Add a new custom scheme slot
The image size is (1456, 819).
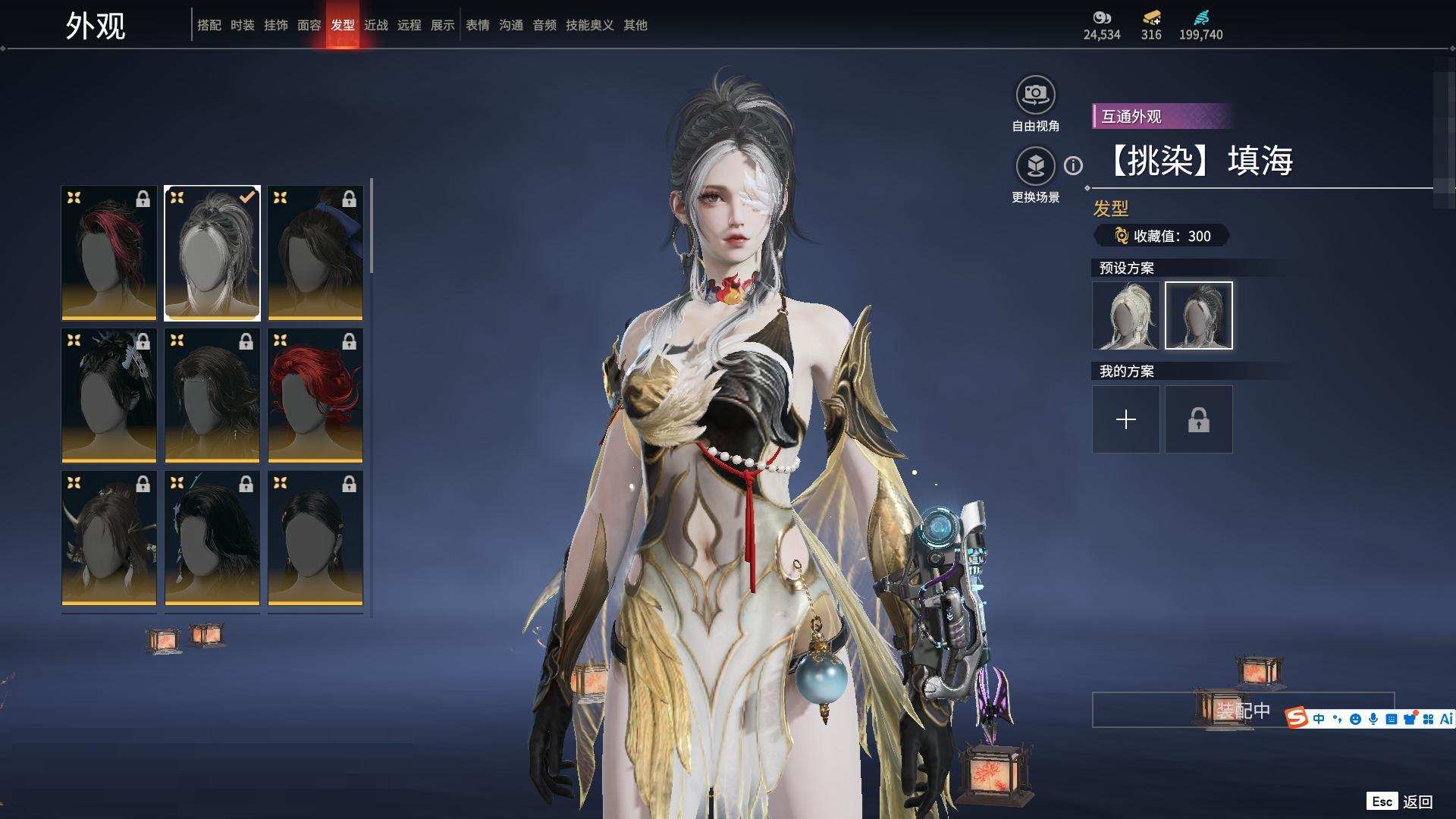tap(1126, 419)
